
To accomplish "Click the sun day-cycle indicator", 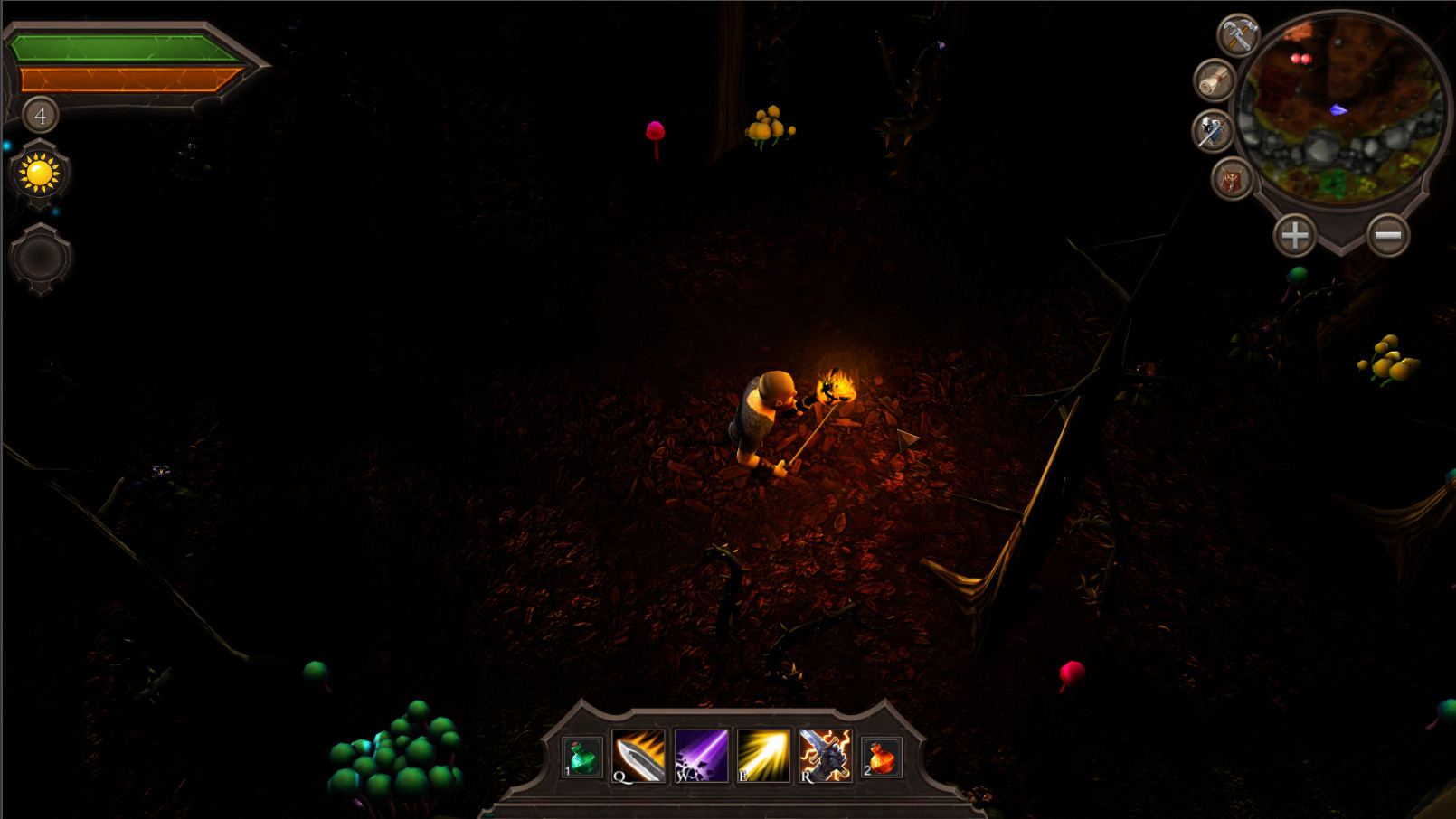I will click(38, 174).
